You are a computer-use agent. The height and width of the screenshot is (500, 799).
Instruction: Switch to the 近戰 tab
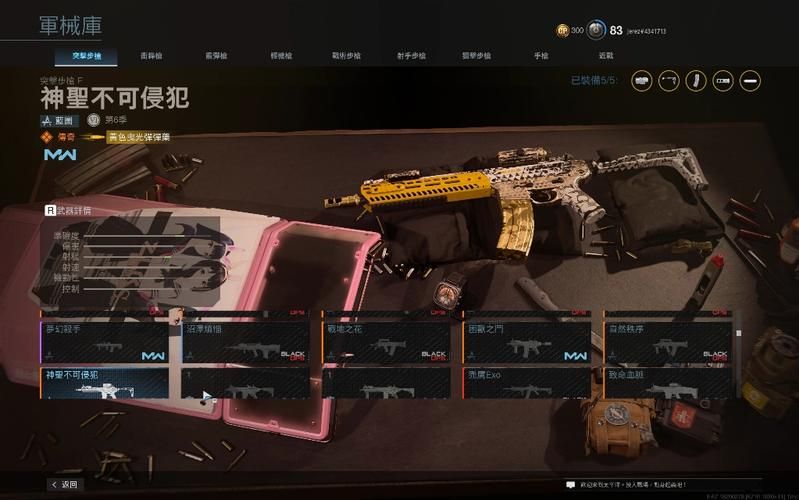[606, 56]
